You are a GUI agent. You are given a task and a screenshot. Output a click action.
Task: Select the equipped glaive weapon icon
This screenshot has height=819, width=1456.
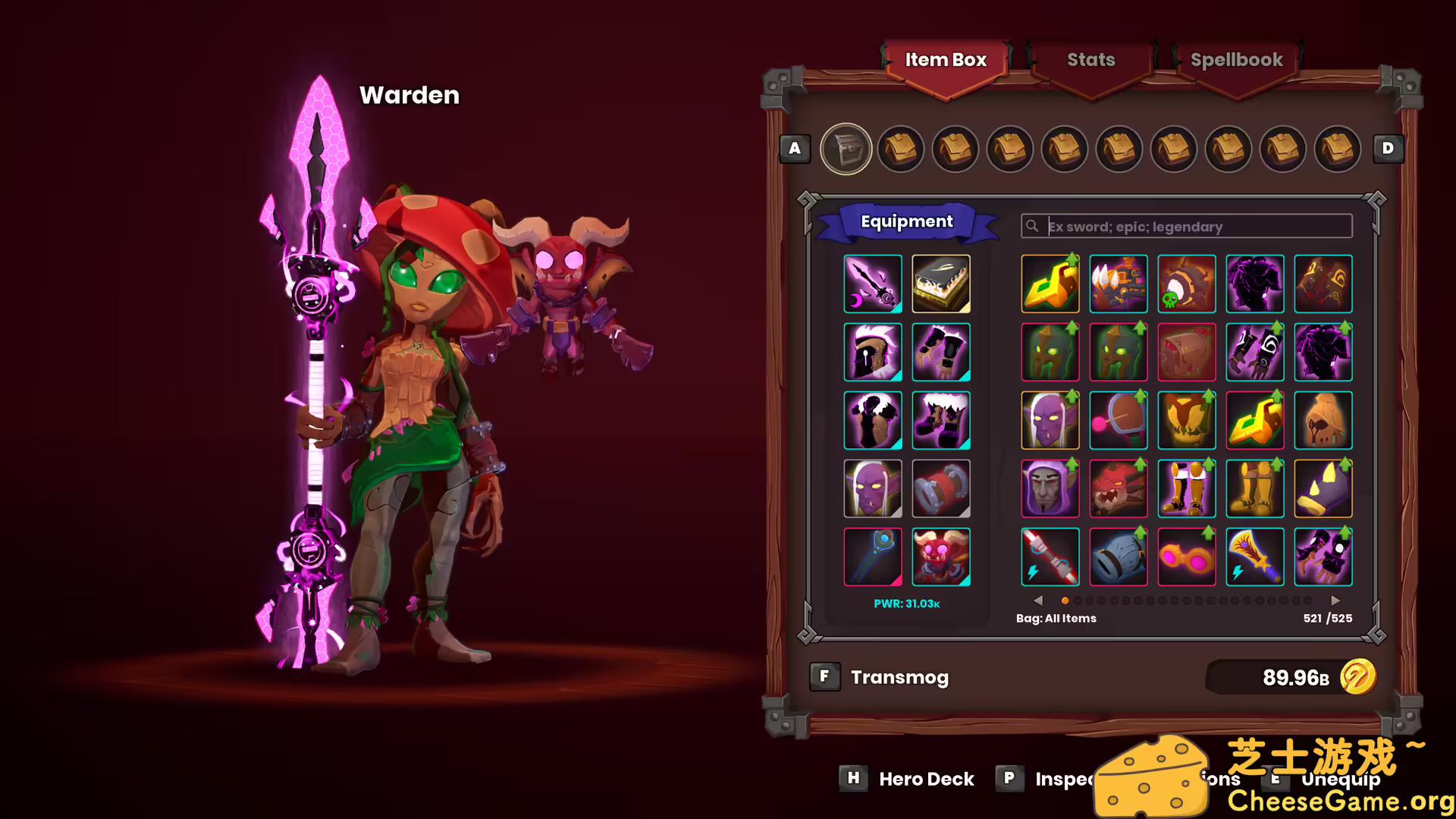[872, 284]
